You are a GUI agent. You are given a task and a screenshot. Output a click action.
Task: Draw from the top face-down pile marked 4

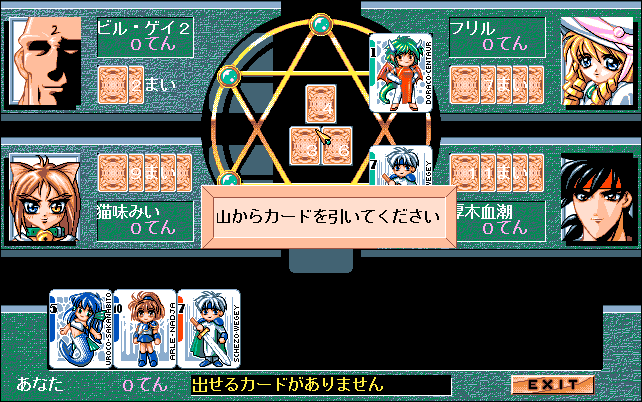321,105
